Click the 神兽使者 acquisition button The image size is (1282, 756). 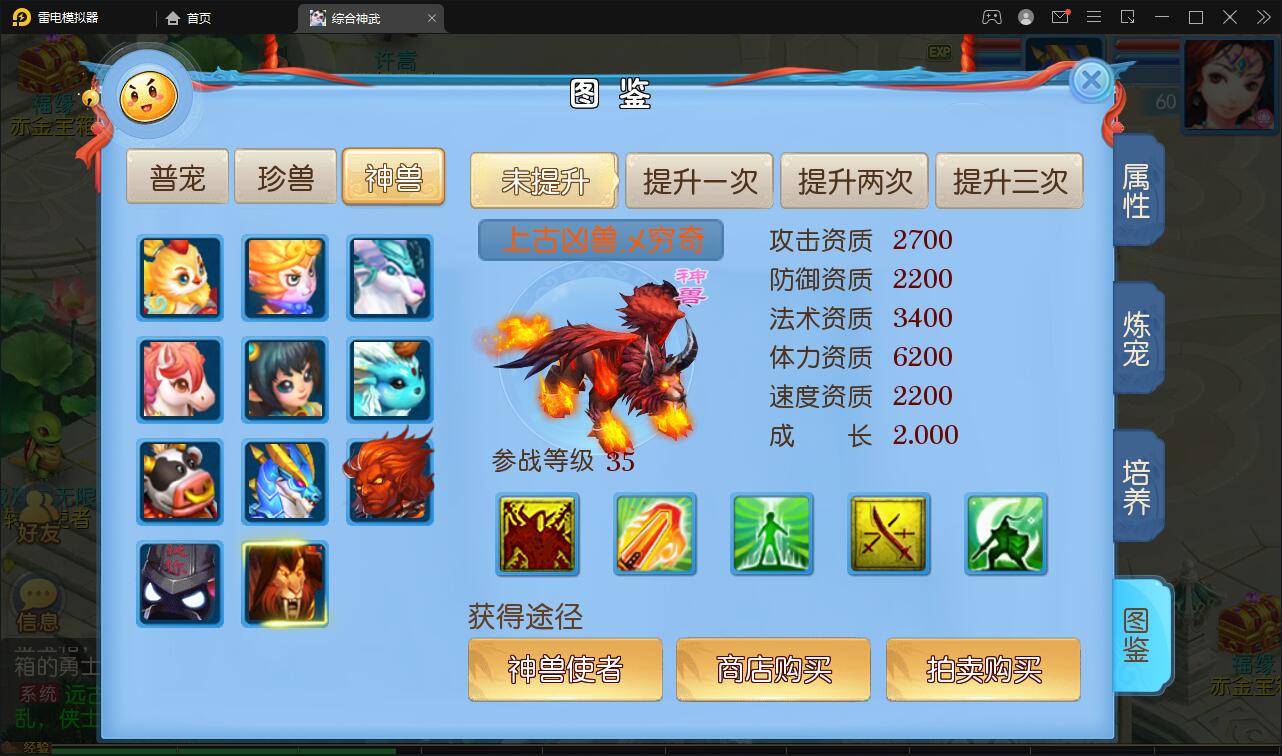tap(565, 670)
